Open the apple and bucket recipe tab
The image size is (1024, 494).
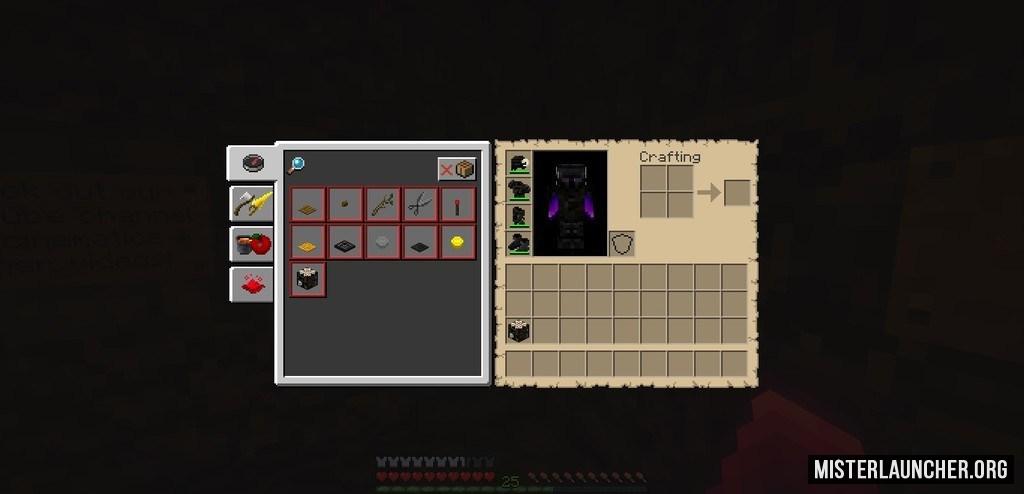coord(251,244)
